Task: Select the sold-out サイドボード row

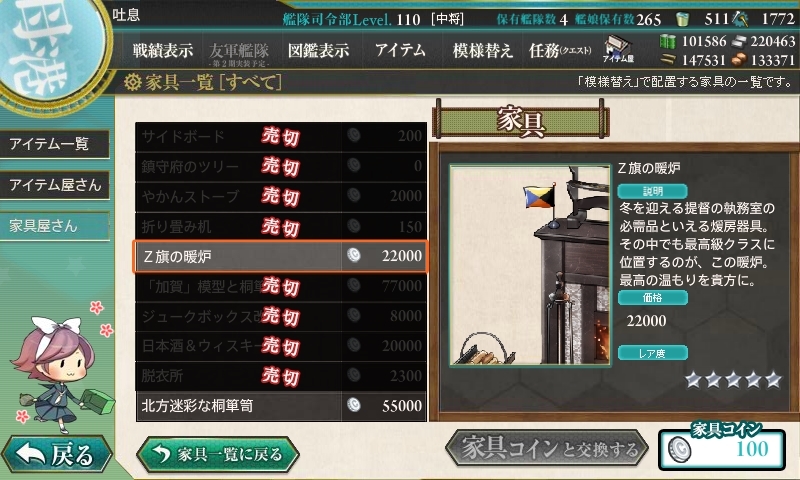Action: [281, 136]
